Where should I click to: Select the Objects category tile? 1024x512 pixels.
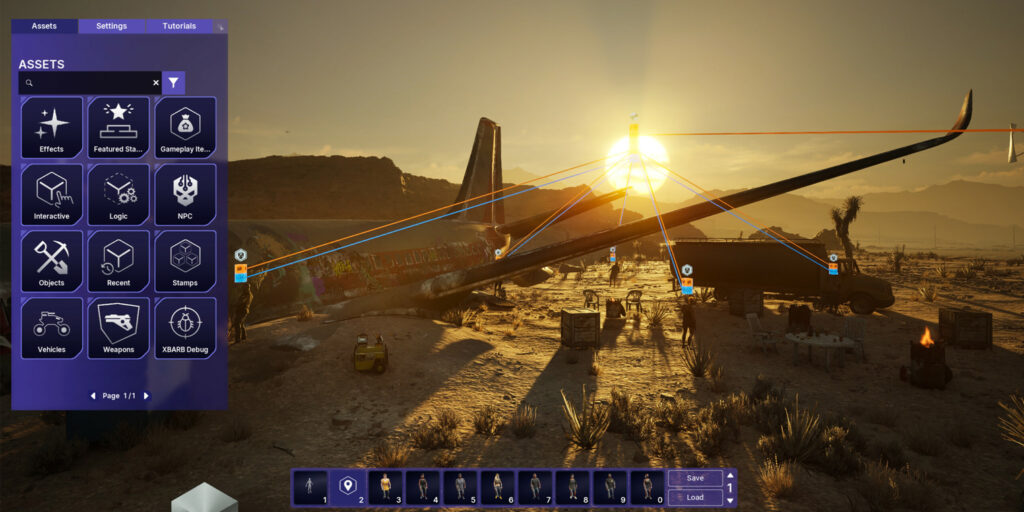[x=52, y=261]
